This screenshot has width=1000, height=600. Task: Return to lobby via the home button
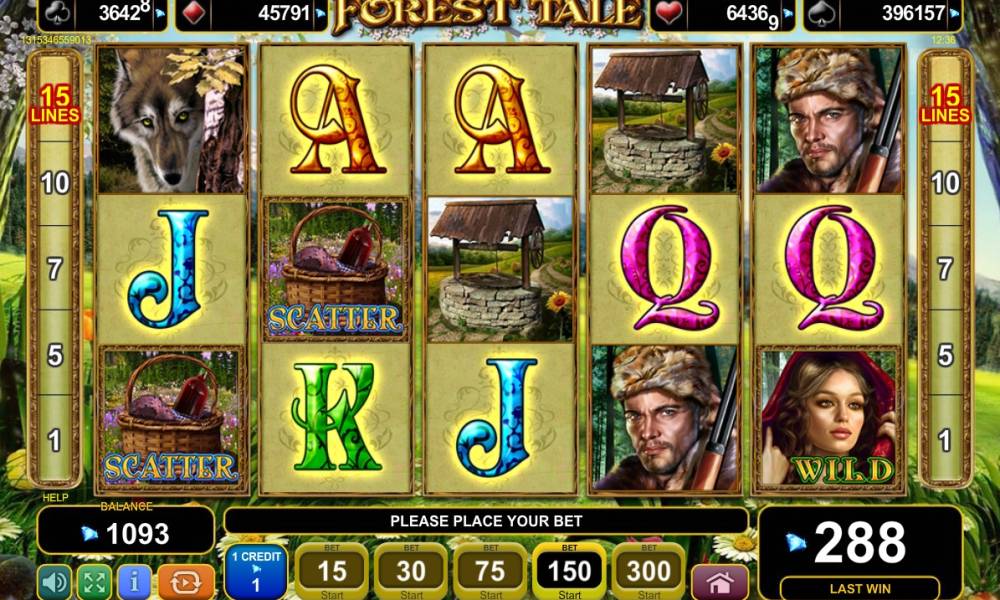pos(720,582)
